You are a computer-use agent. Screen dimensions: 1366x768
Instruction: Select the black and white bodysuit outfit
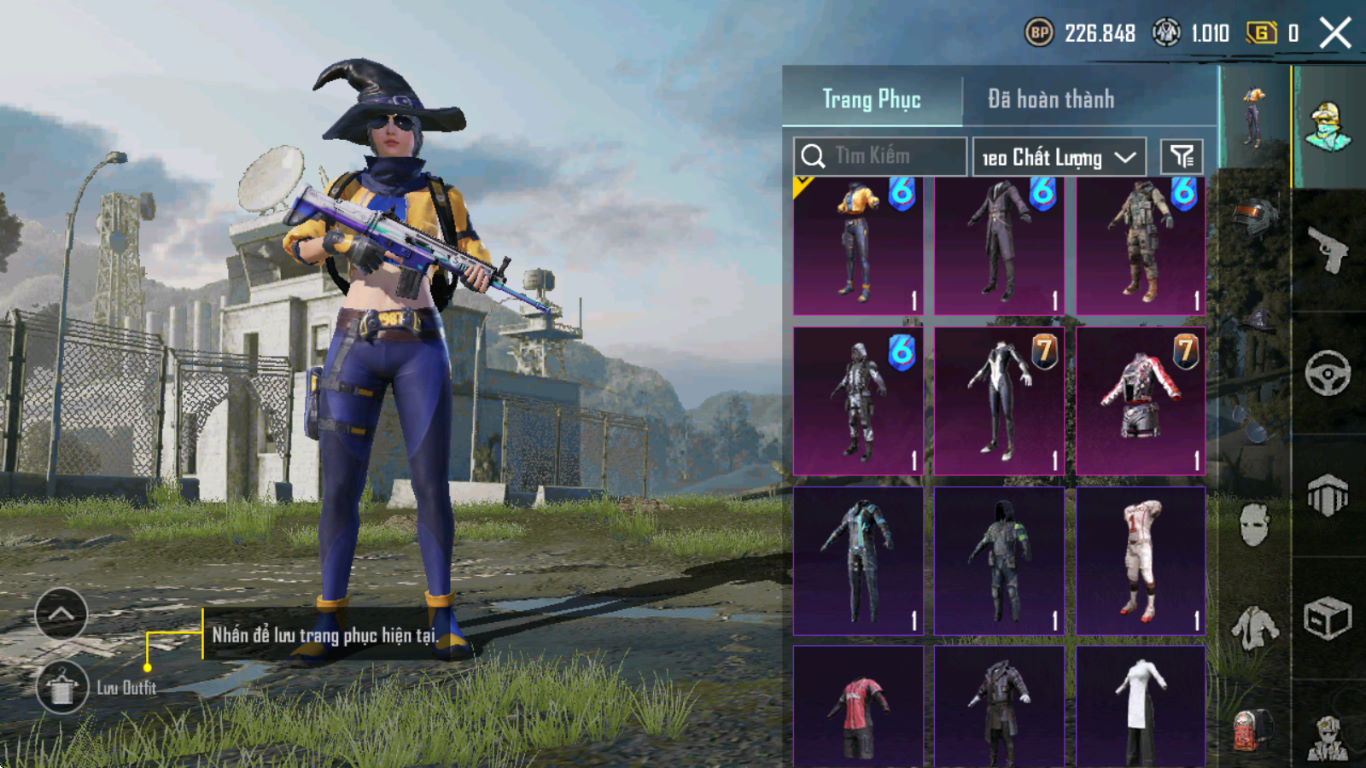(999, 401)
